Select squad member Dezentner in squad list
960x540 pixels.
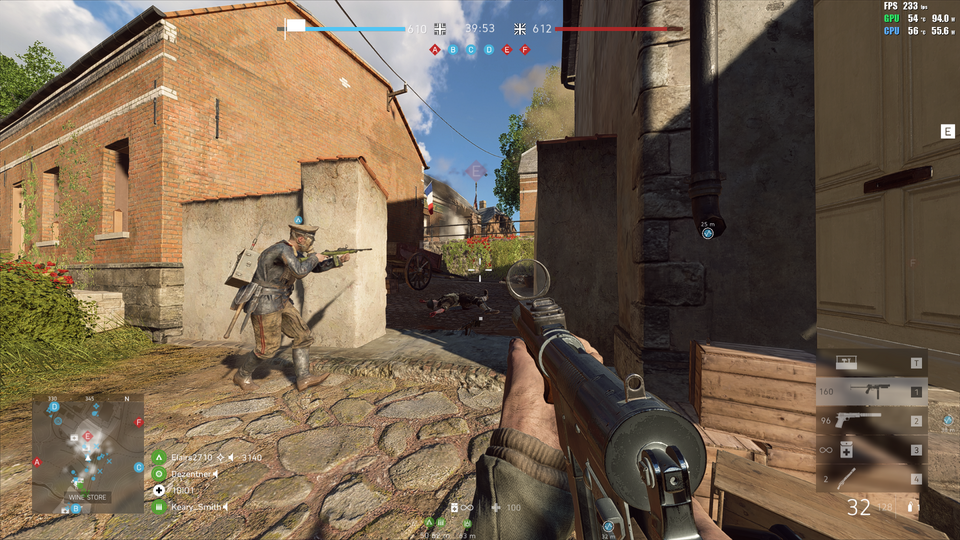pos(191,473)
